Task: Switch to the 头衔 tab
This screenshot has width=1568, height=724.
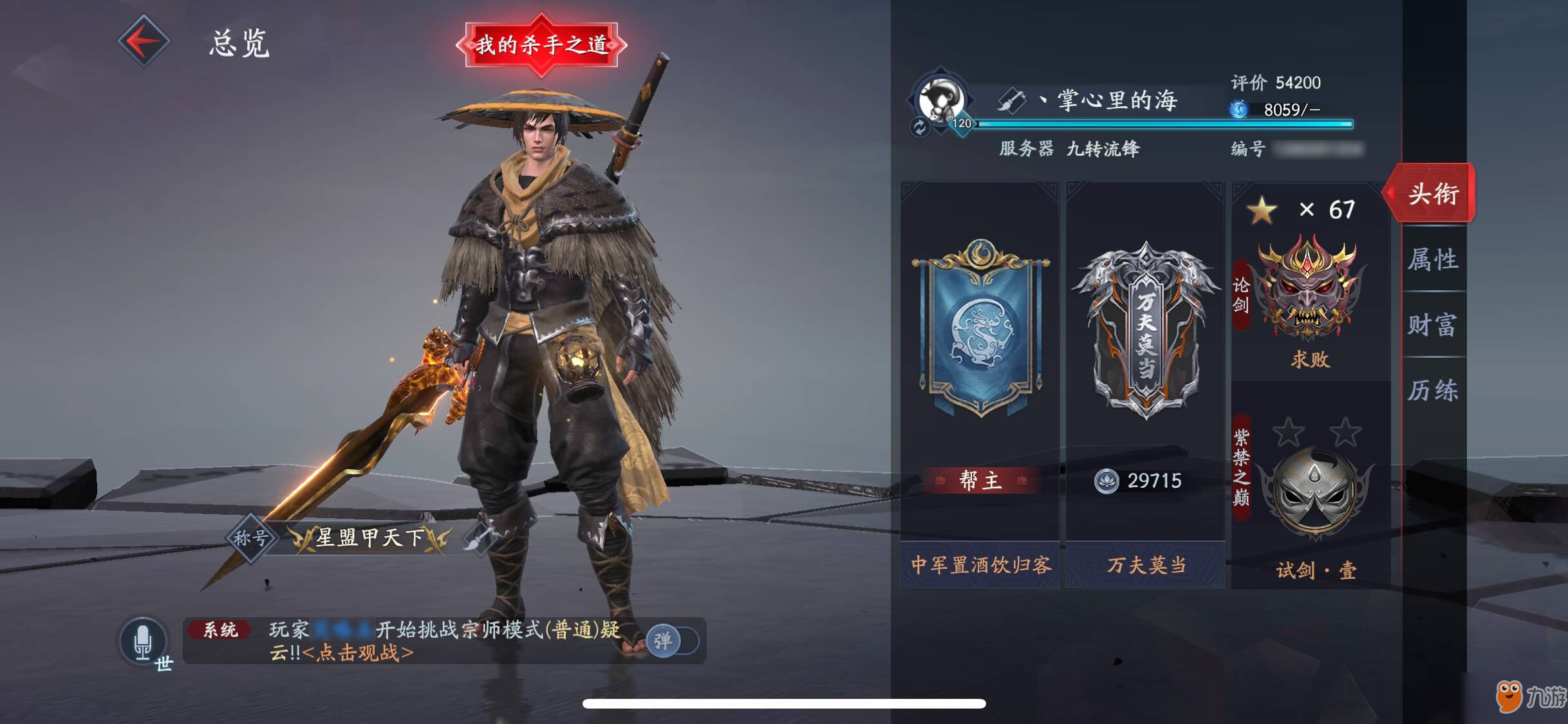Action: coord(1433,194)
